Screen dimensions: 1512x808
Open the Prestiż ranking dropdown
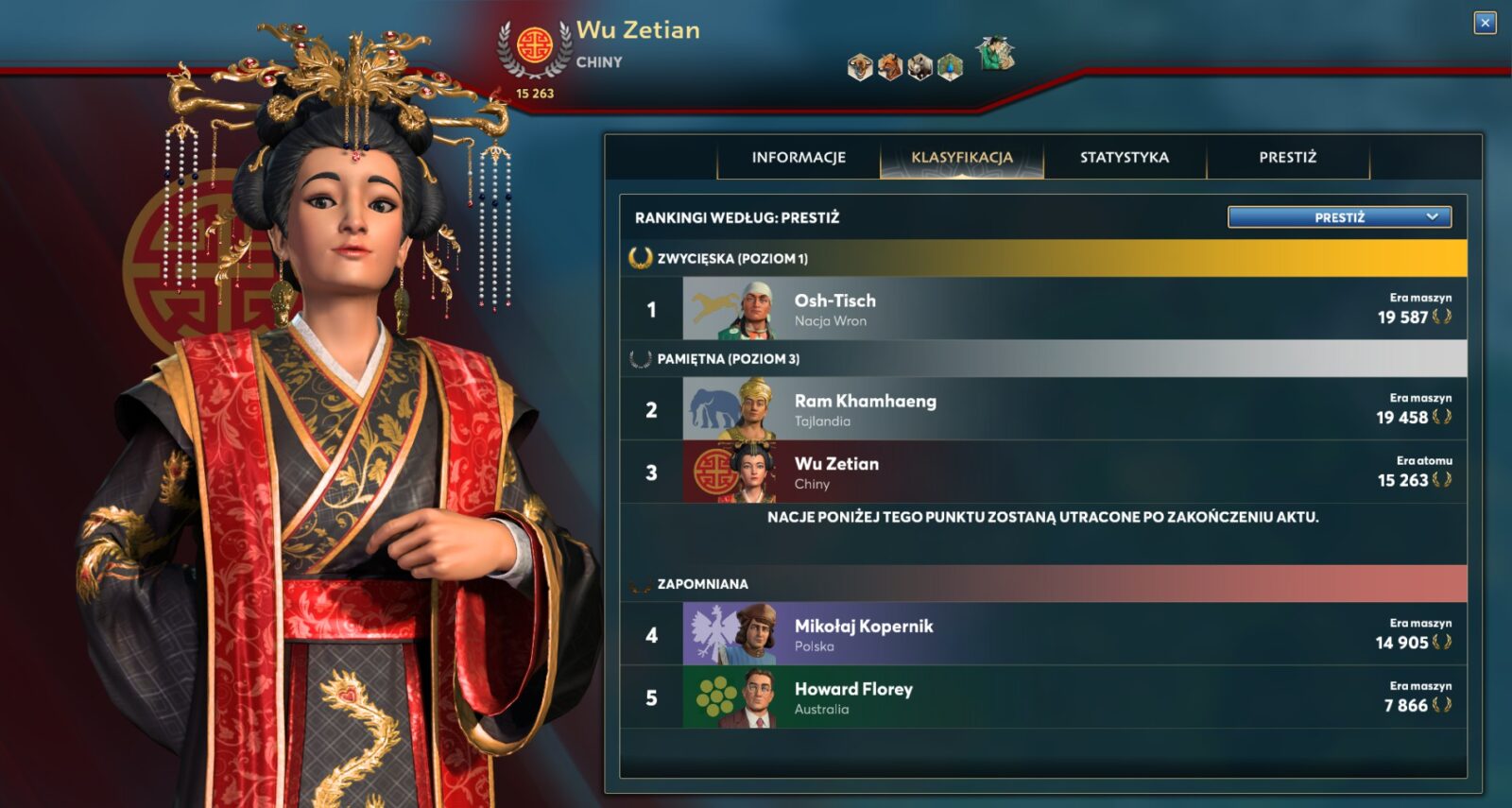coord(1339,217)
